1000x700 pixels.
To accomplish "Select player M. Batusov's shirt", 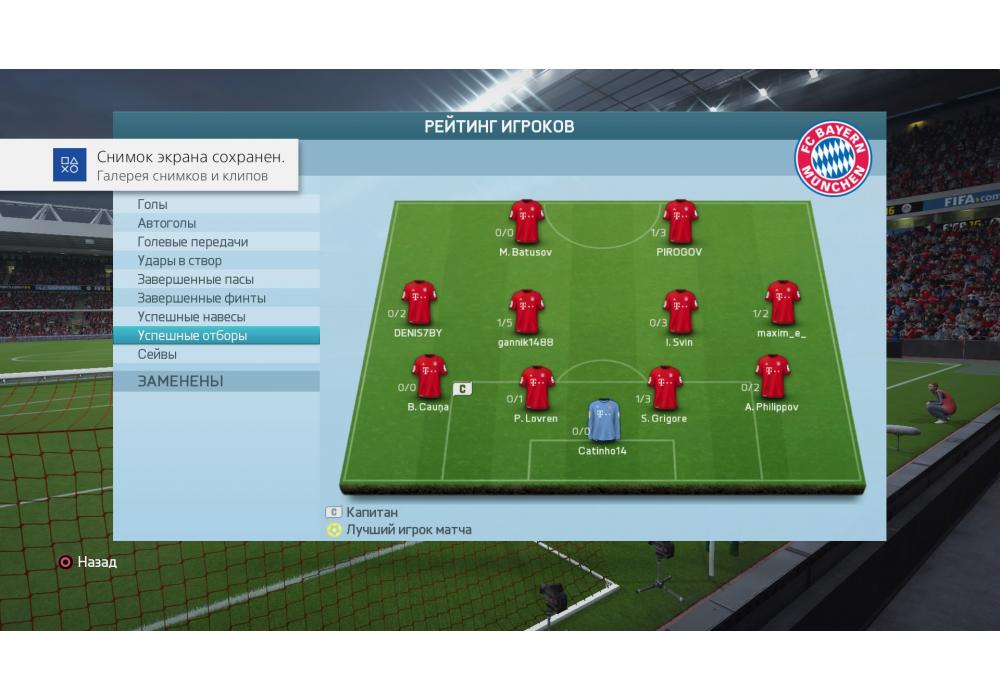I will pyautogui.click(x=526, y=222).
